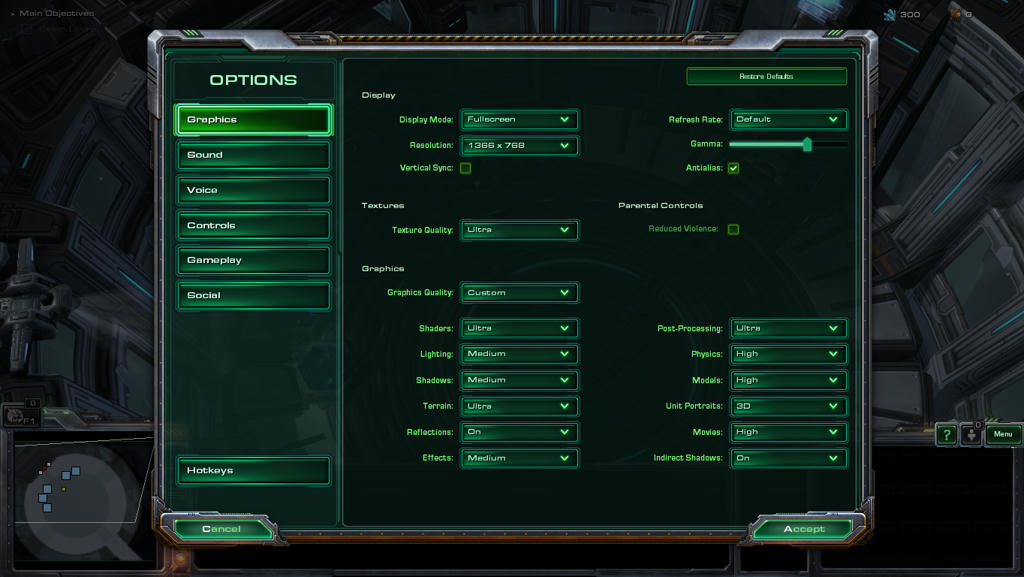Change the Resolution dropdown

tap(519, 145)
